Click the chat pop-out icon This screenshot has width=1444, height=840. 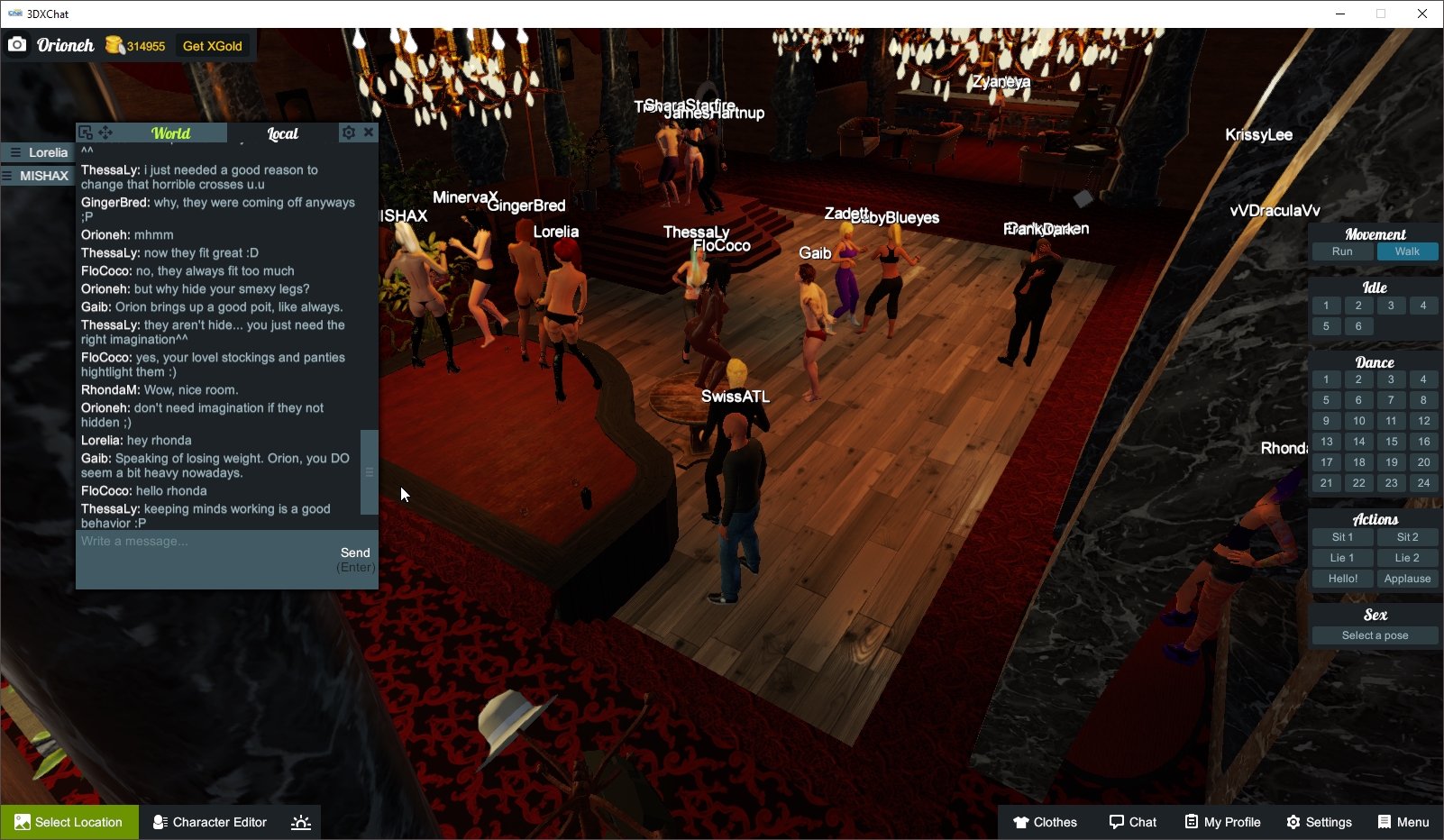coord(87,132)
